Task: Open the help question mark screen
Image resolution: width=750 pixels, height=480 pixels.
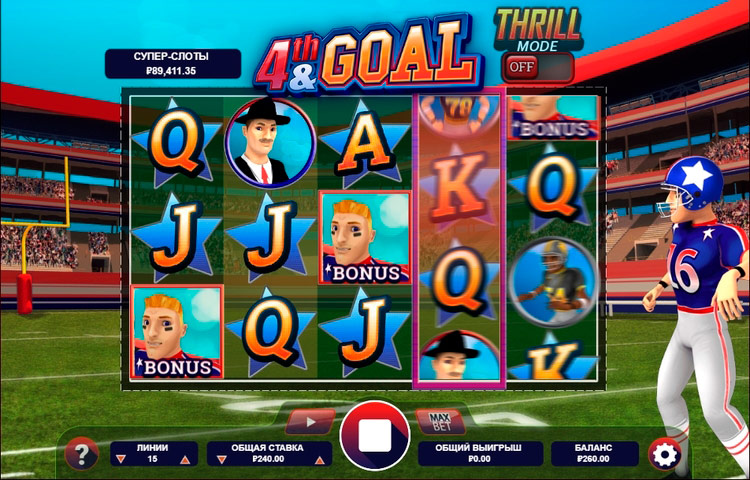Action: coord(81,454)
